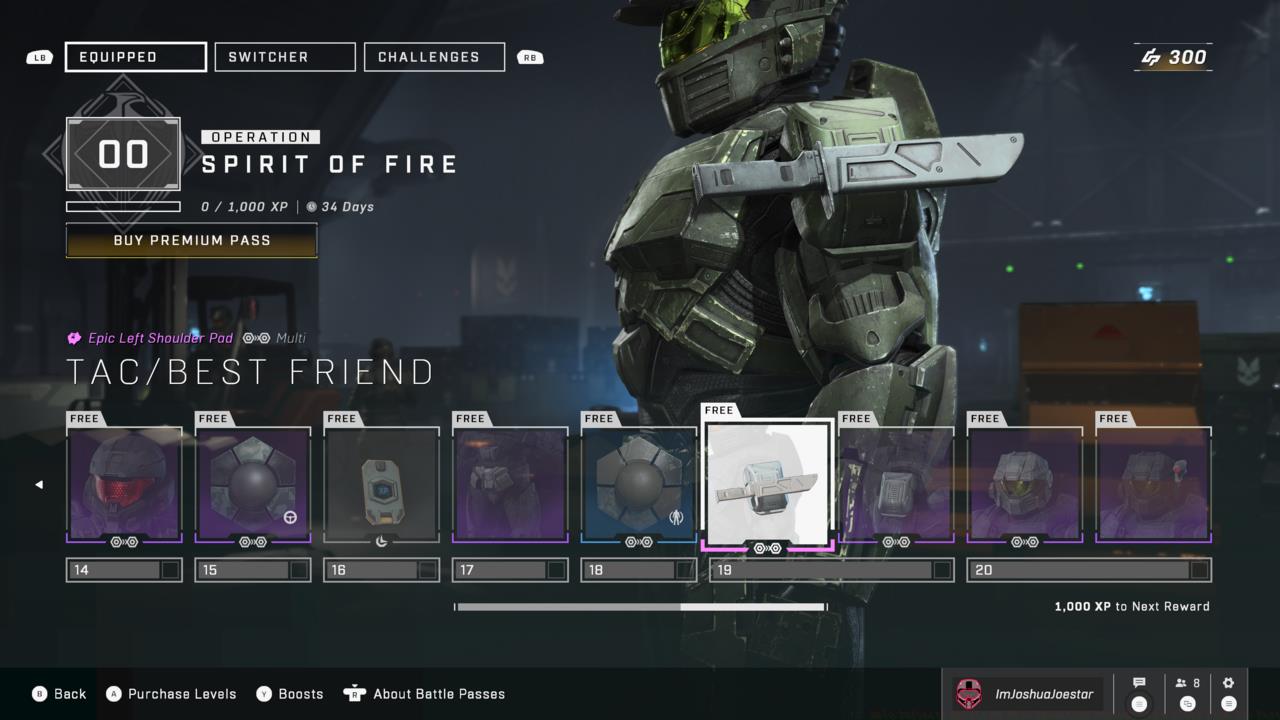
Task: Switch to the SWITCHER tab
Action: click(284, 56)
